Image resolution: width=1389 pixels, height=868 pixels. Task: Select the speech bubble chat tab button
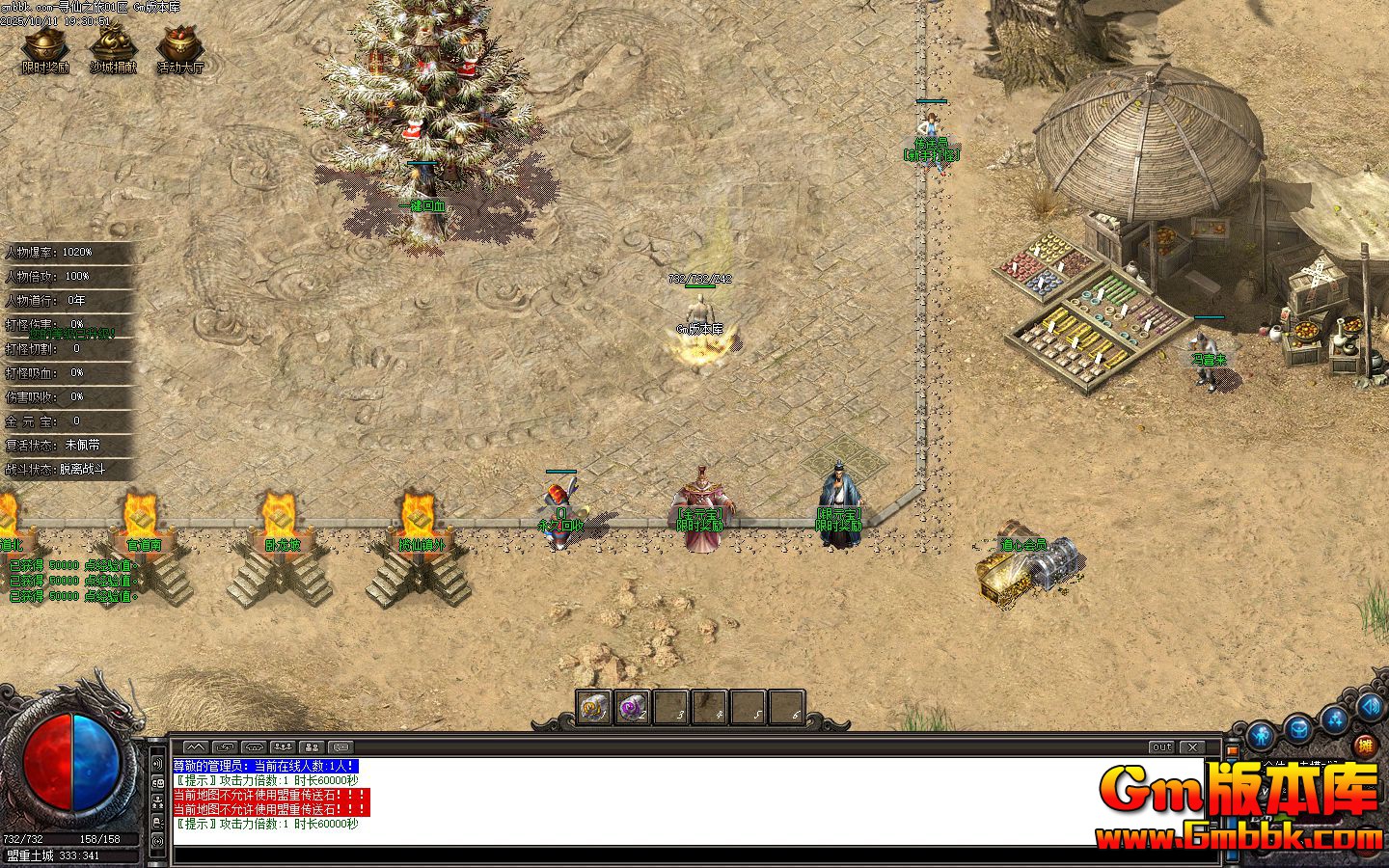tap(340, 747)
